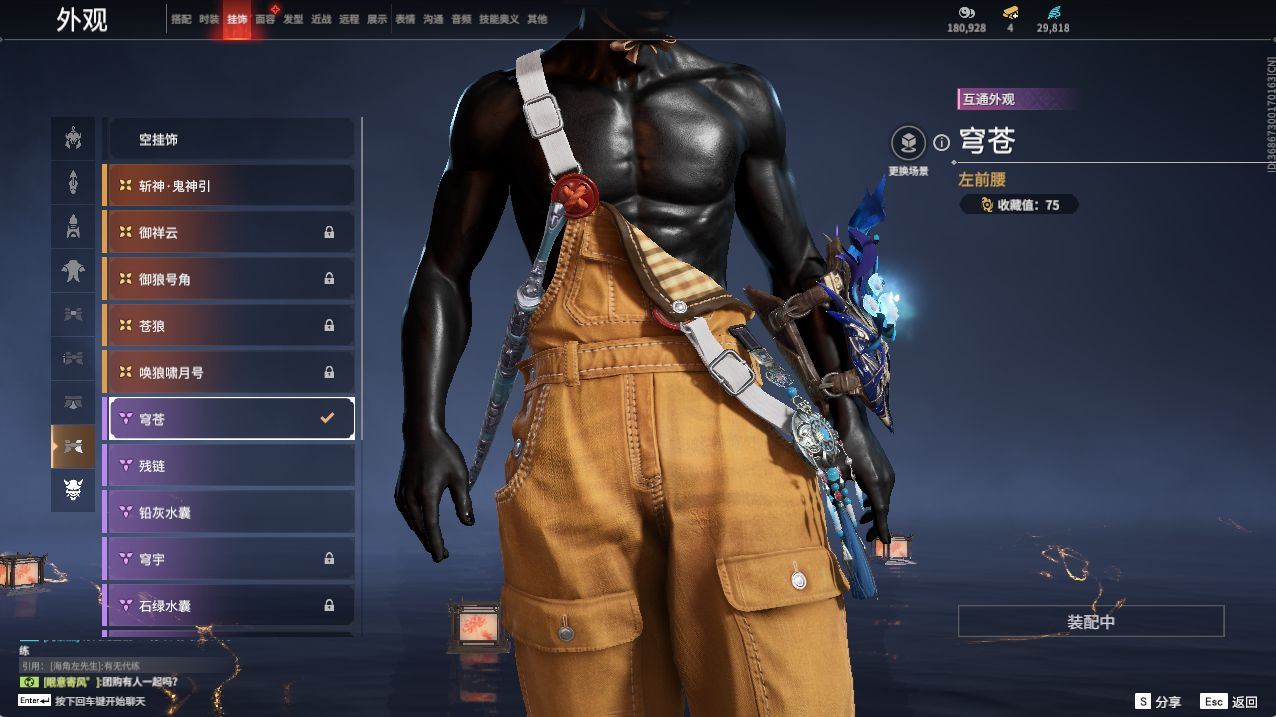Show the 表情 tab
The image size is (1276, 717).
pos(405,19)
